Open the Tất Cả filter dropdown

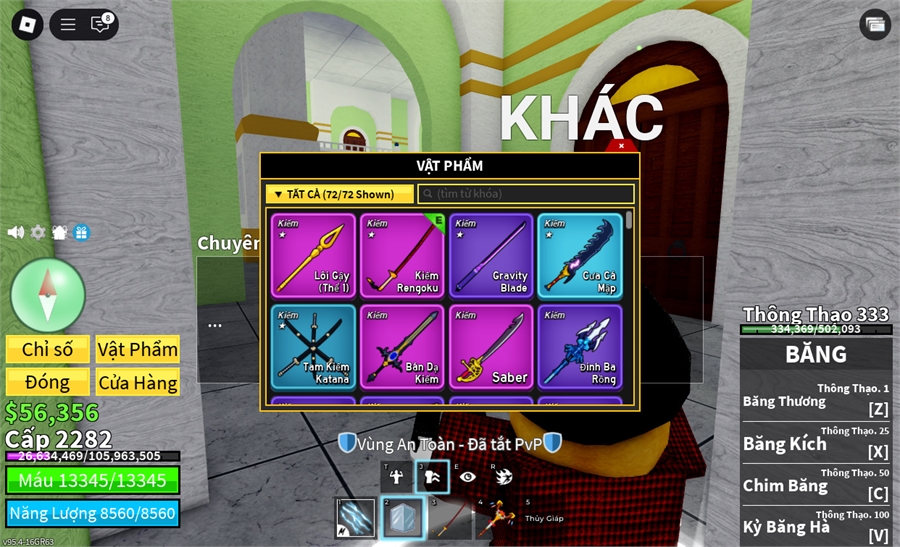[x=339, y=194]
